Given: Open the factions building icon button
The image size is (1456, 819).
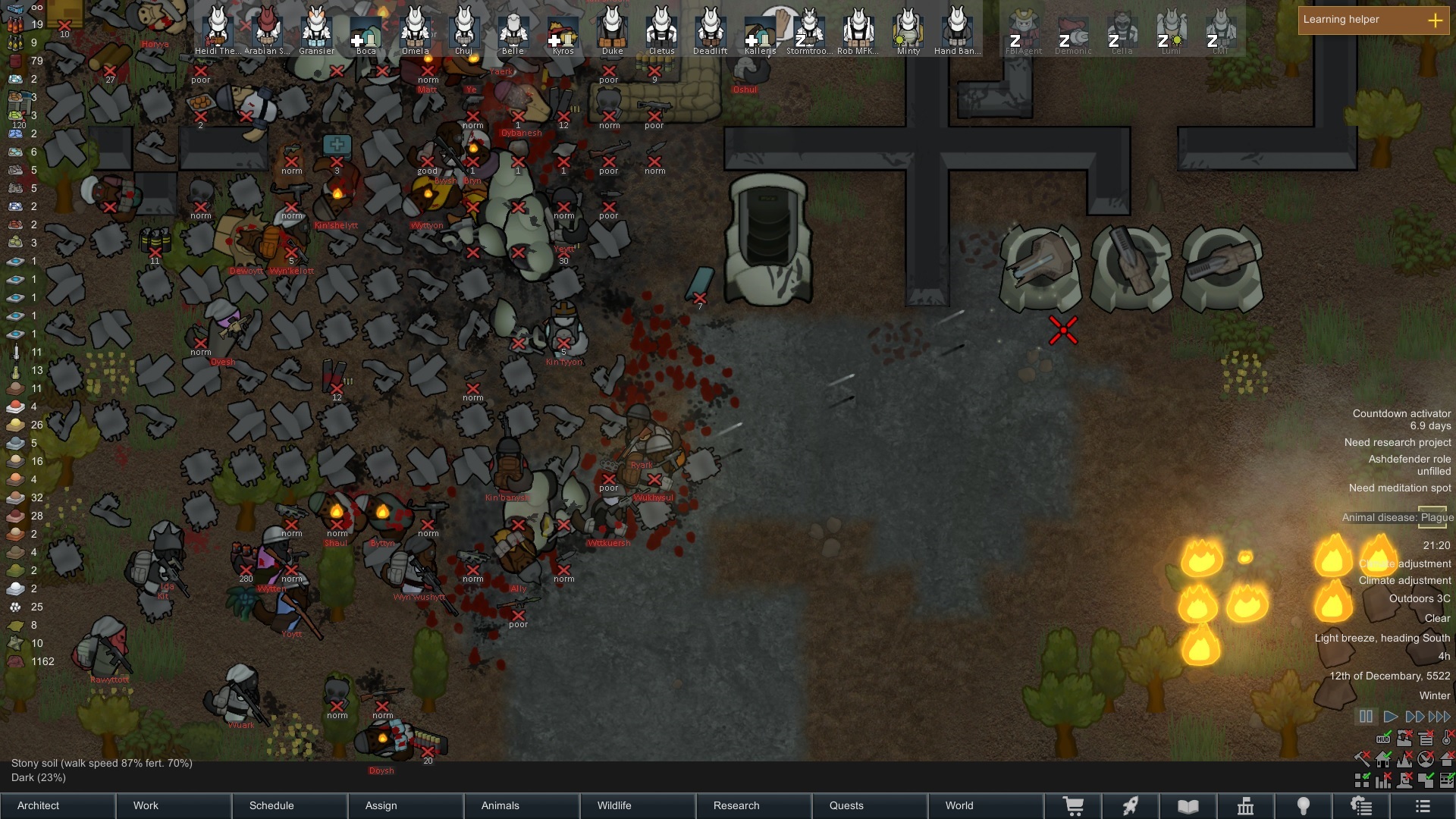Looking at the screenshot, I should 1245,806.
